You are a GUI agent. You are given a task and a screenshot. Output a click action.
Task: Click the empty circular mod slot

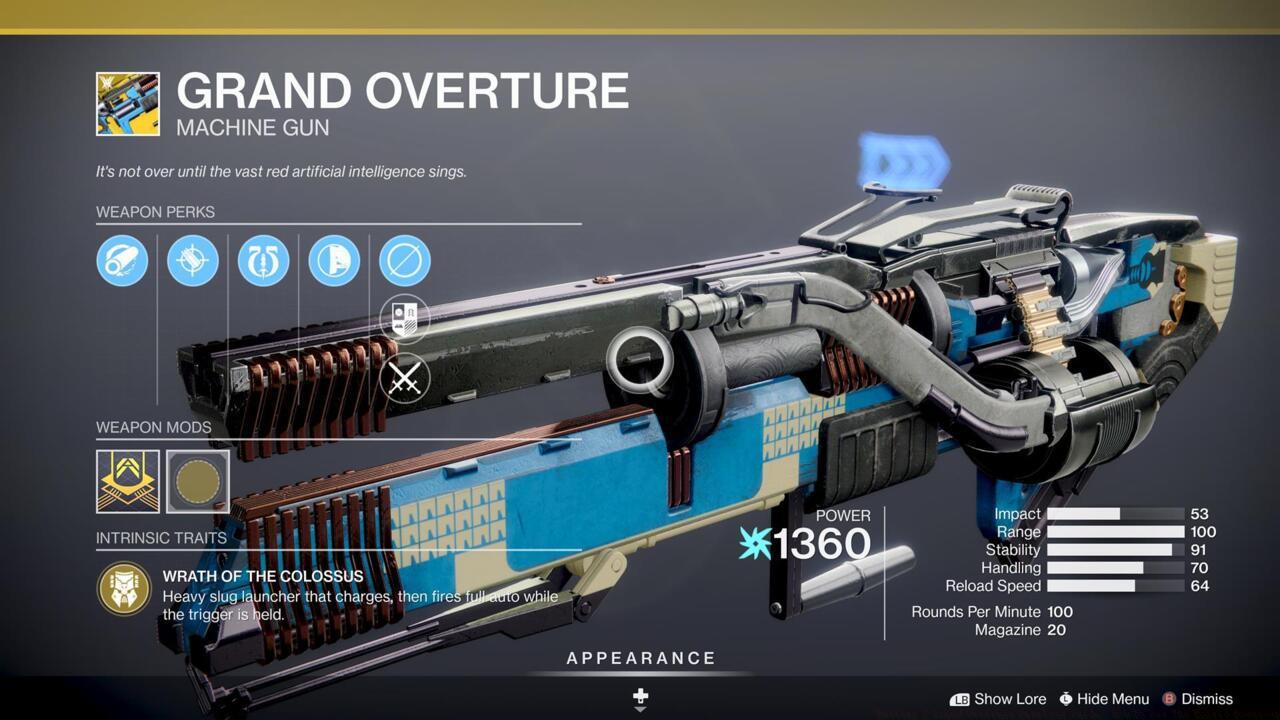coord(196,482)
